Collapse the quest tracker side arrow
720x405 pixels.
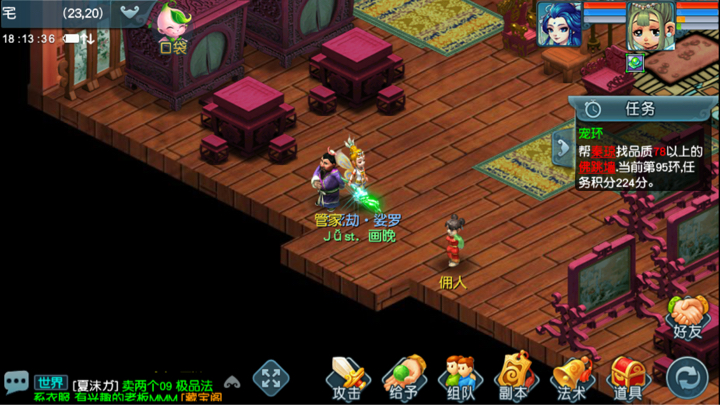pyautogui.click(x=563, y=148)
